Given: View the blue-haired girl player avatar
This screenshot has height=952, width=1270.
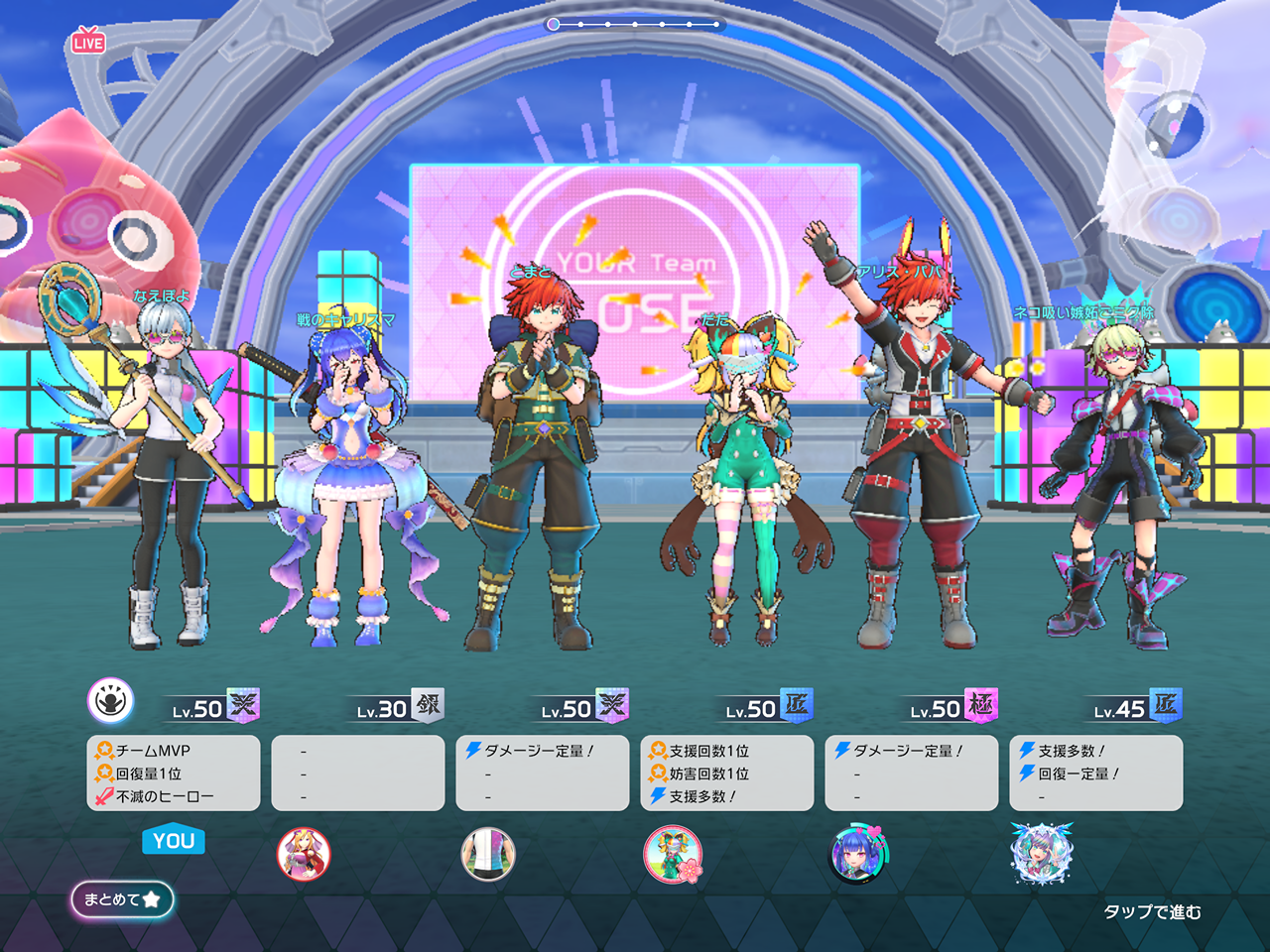Looking at the screenshot, I should pyautogui.click(x=857, y=854).
